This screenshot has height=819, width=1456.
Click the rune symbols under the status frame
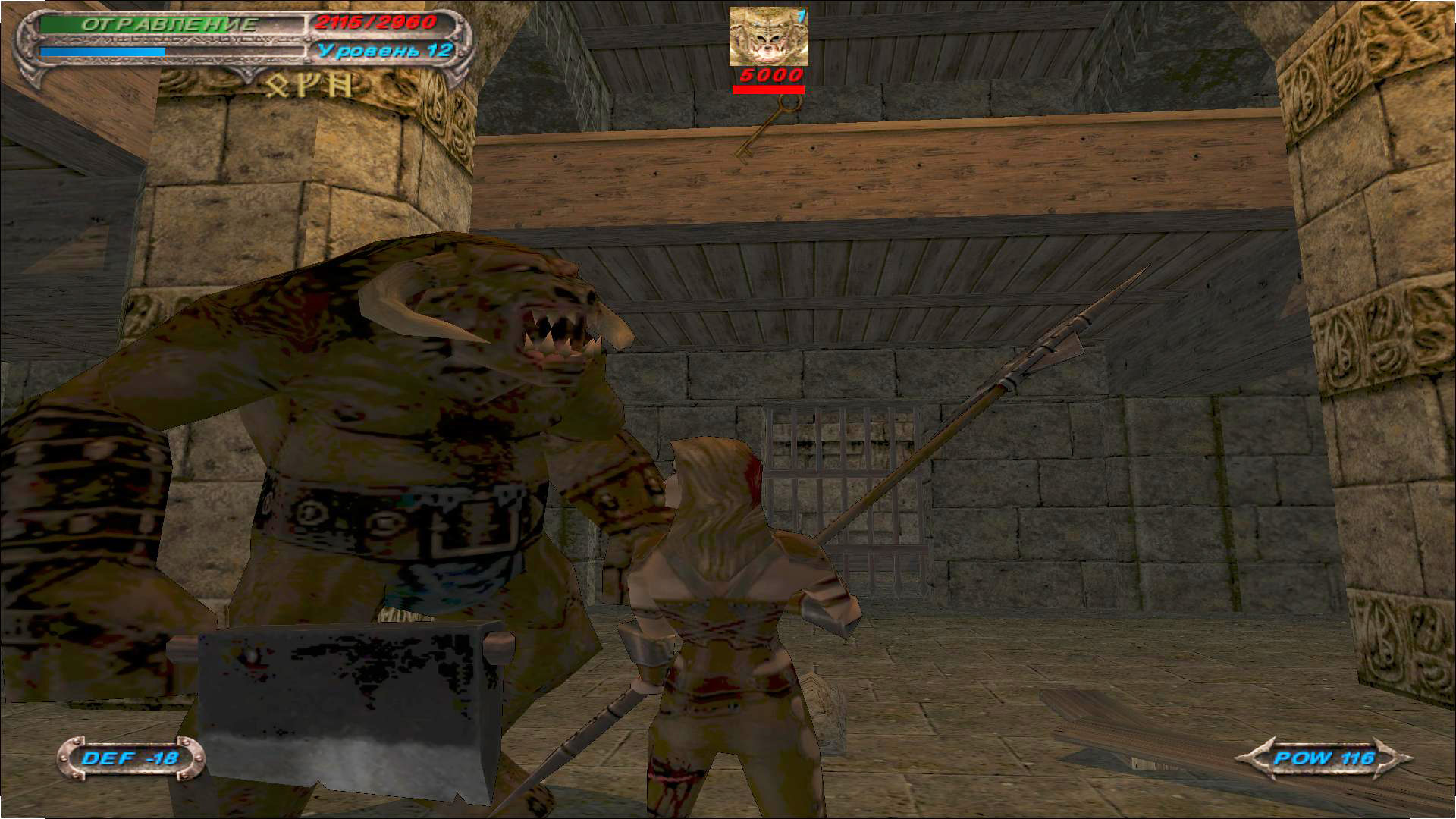pos(310,85)
